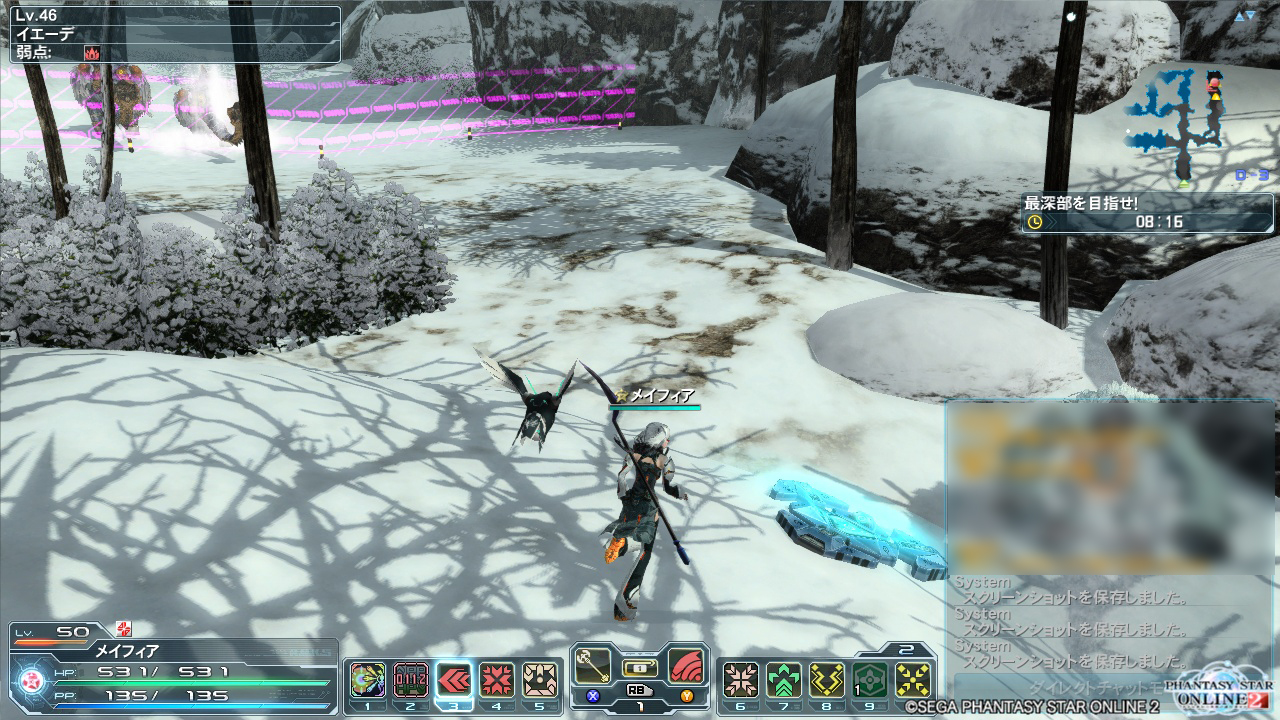Image resolution: width=1280 pixels, height=720 pixels.
Task: Use the green hexagon item in slot 9
Action: coord(870,680)
